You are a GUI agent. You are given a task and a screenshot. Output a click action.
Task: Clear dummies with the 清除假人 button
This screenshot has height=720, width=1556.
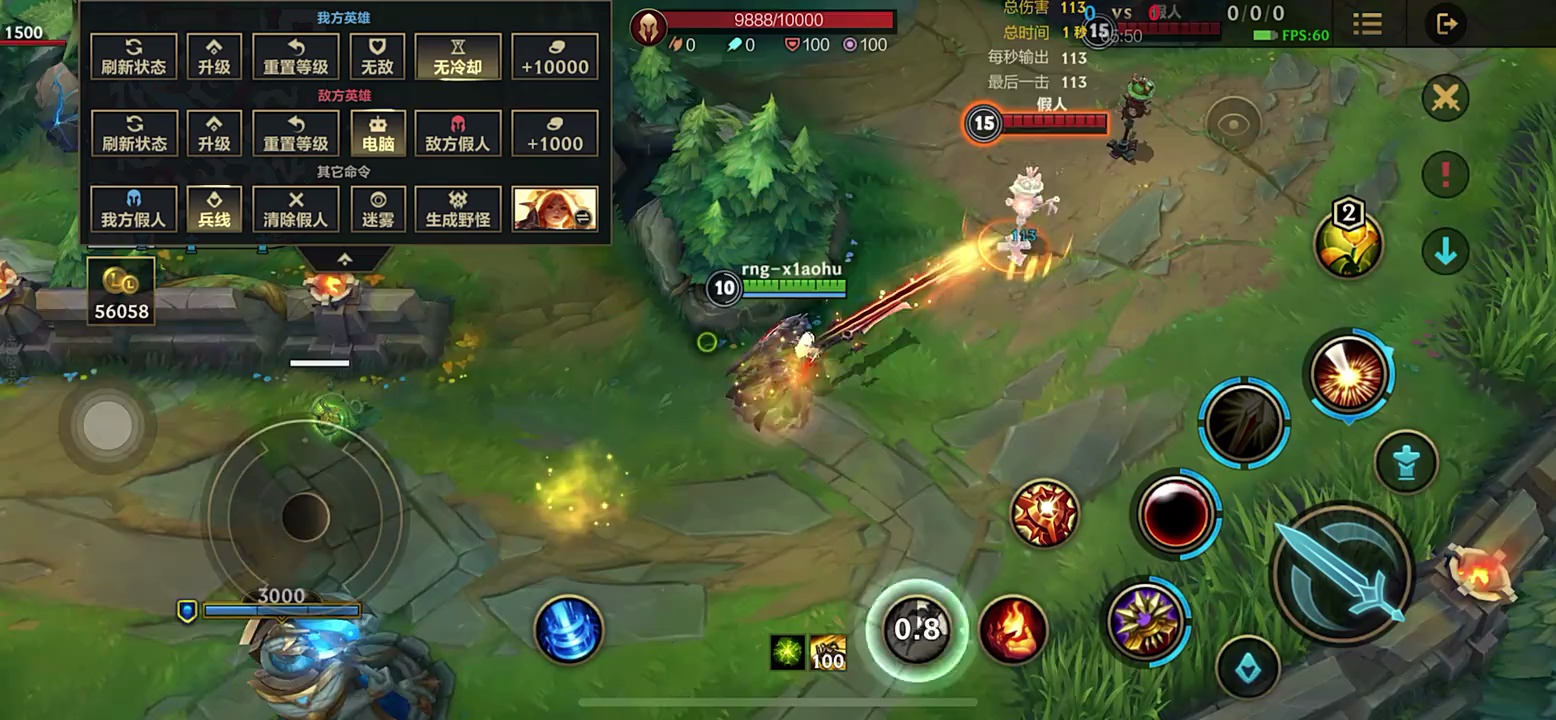(x=296, y=209)
